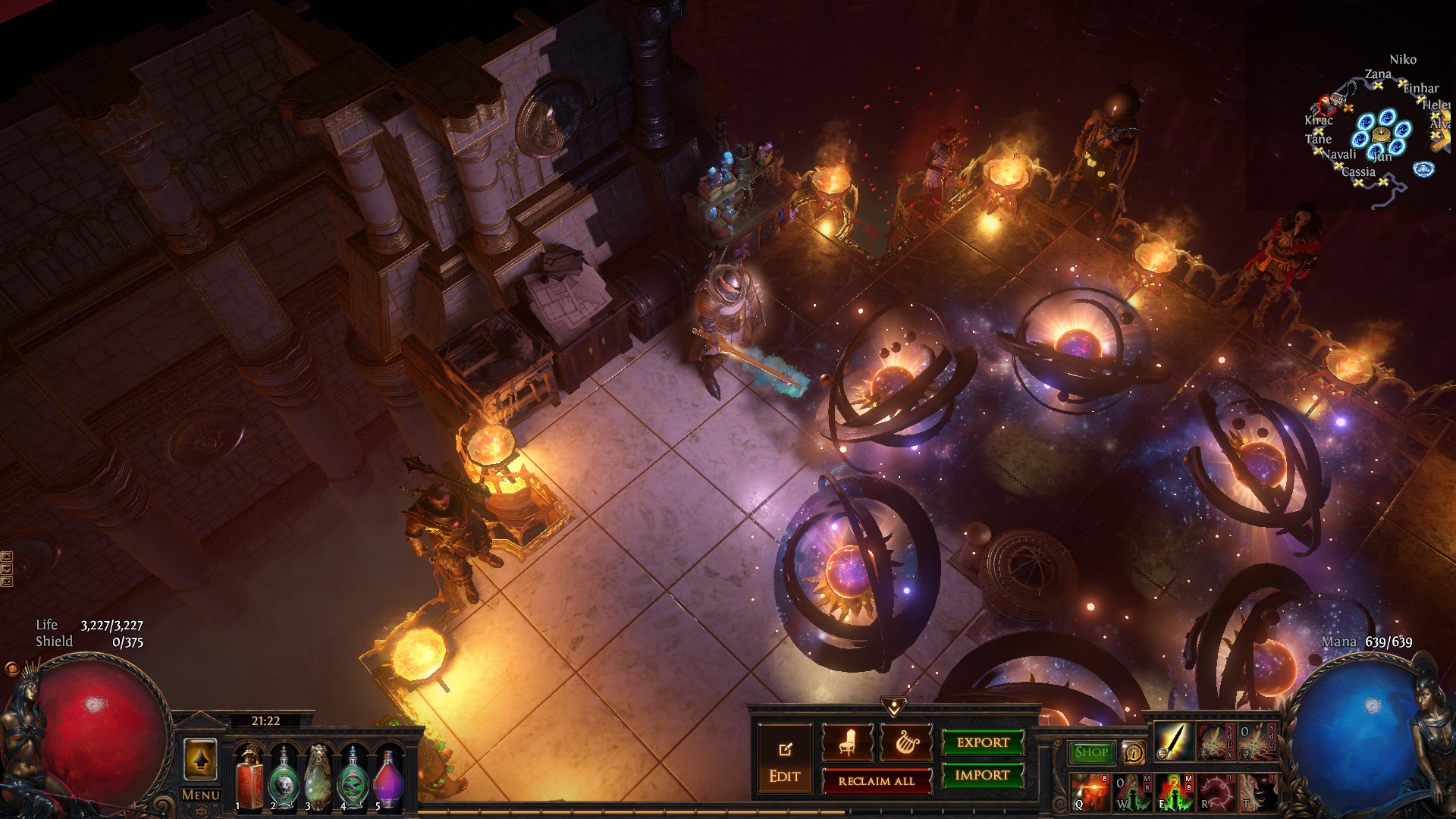This screenshot has height=819, width=1456.
Task: Import a hideout layout
Action: click(x=983, y=775)
